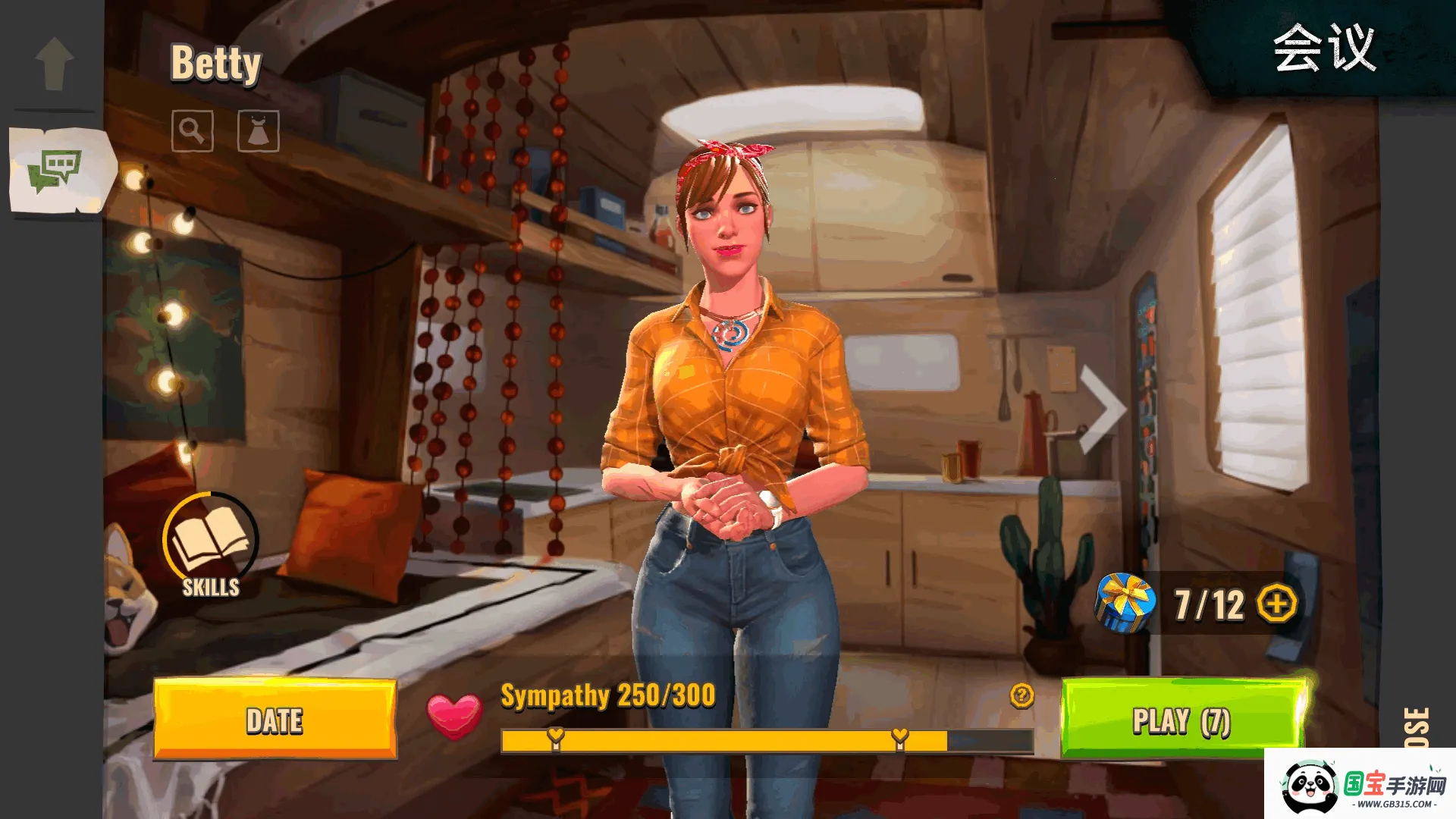Open the dress outfit selector

pos(258,131)
